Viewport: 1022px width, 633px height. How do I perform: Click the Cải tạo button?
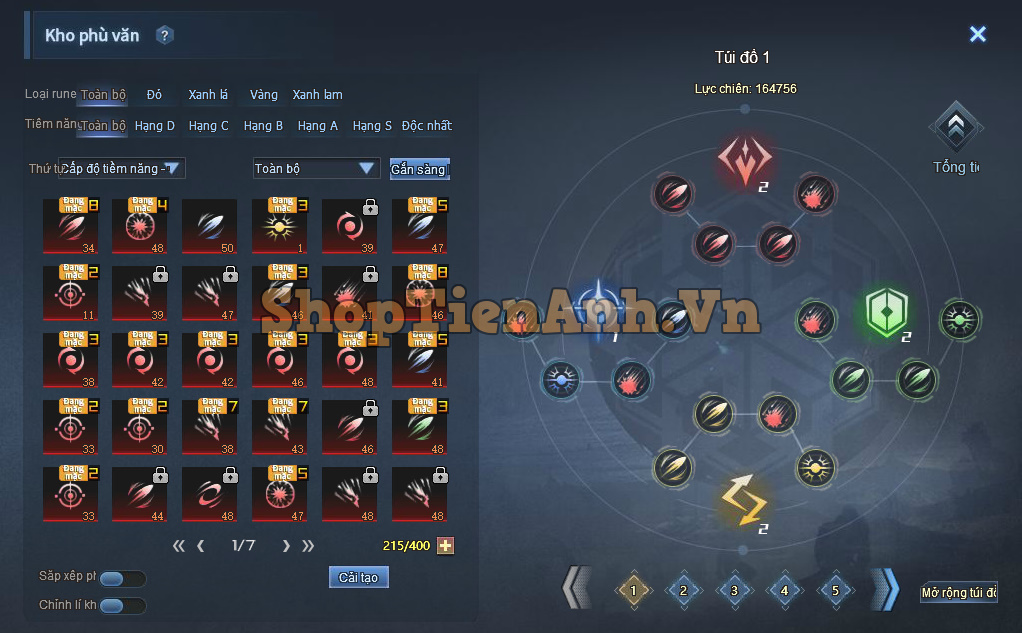coord(358,578)
